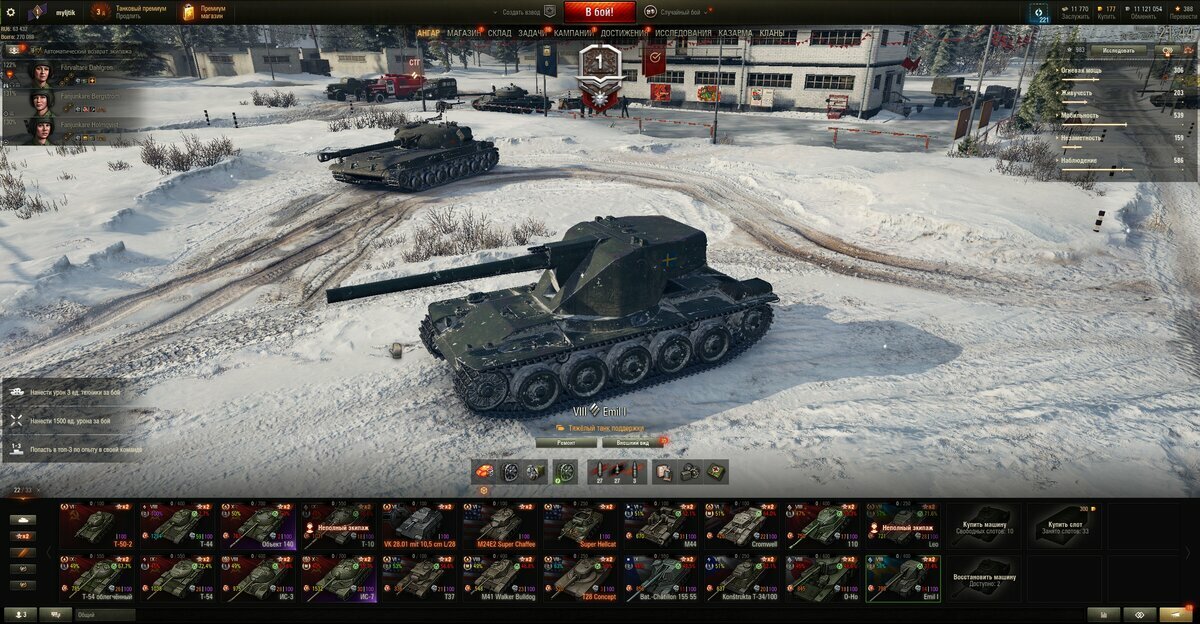Screen dimensions: 1200x624
Task: Select the Super Hellcat tank in carousel
Action: pos(581,526)
